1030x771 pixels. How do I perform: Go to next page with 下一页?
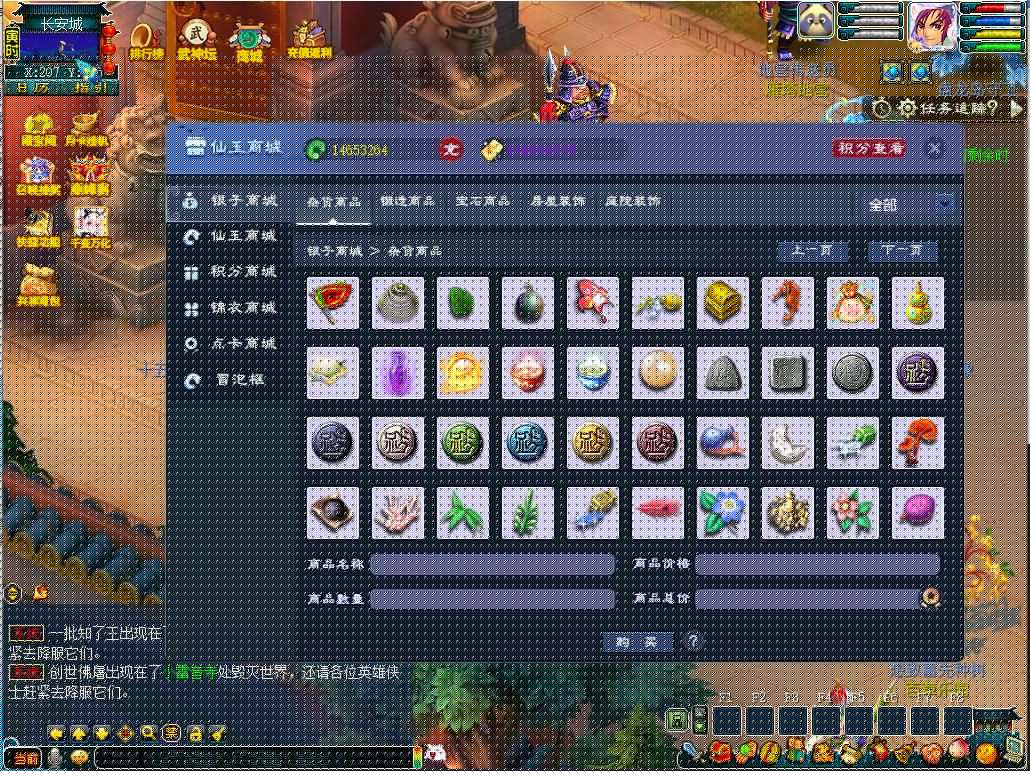tap(903, 251)
